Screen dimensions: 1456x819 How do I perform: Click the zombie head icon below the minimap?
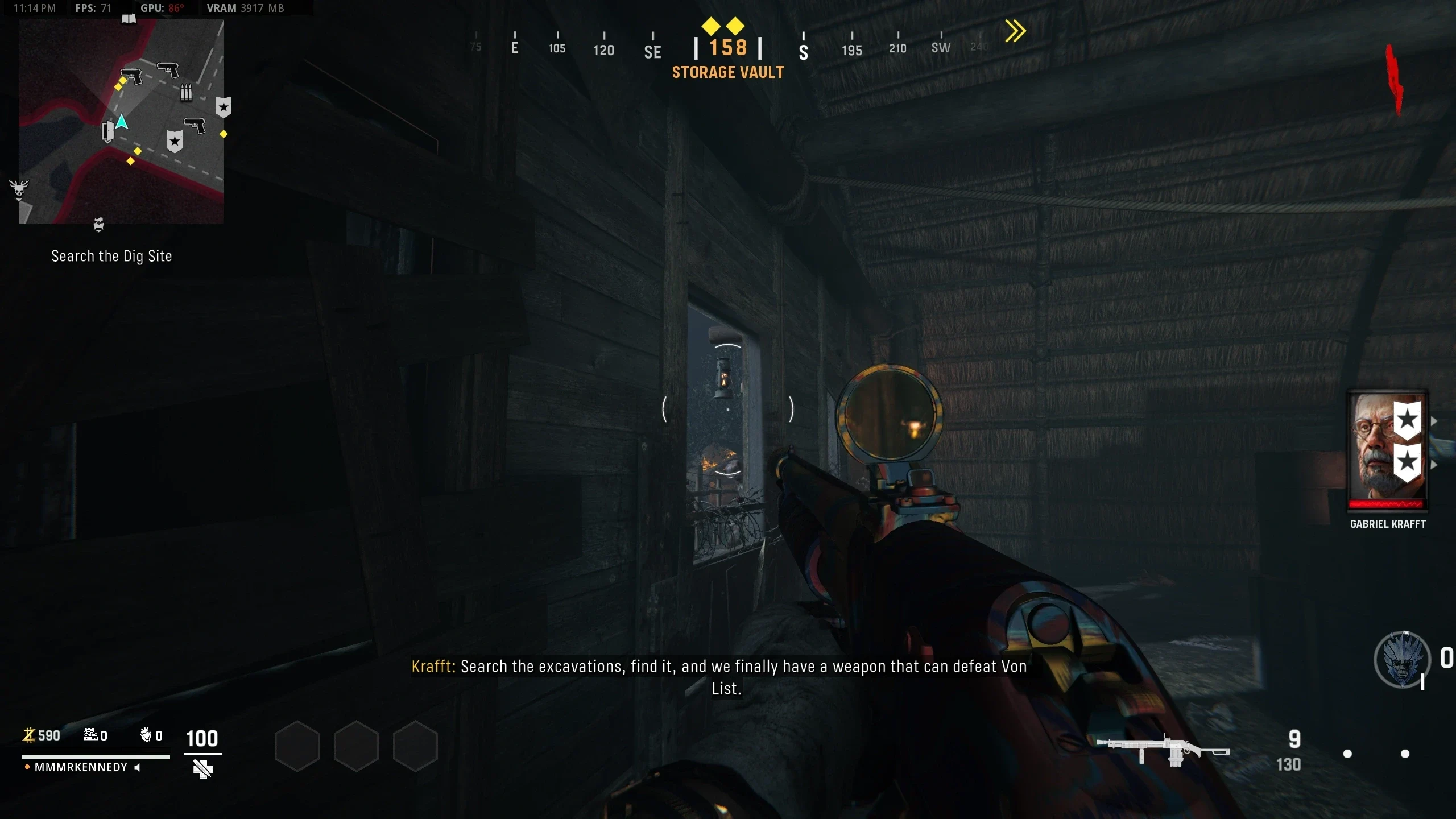(98, 225)
